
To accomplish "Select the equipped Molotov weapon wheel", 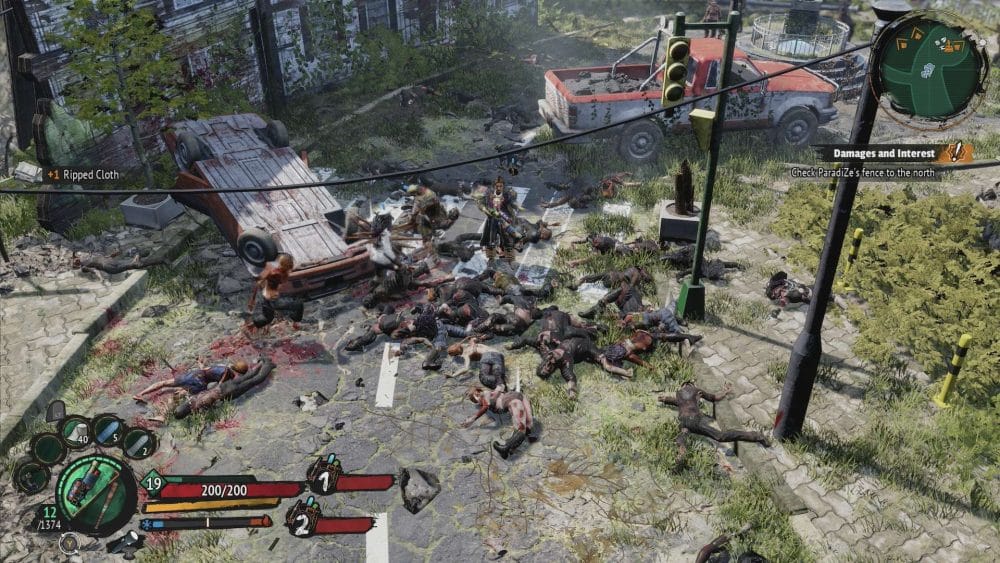I will [95, 493].
